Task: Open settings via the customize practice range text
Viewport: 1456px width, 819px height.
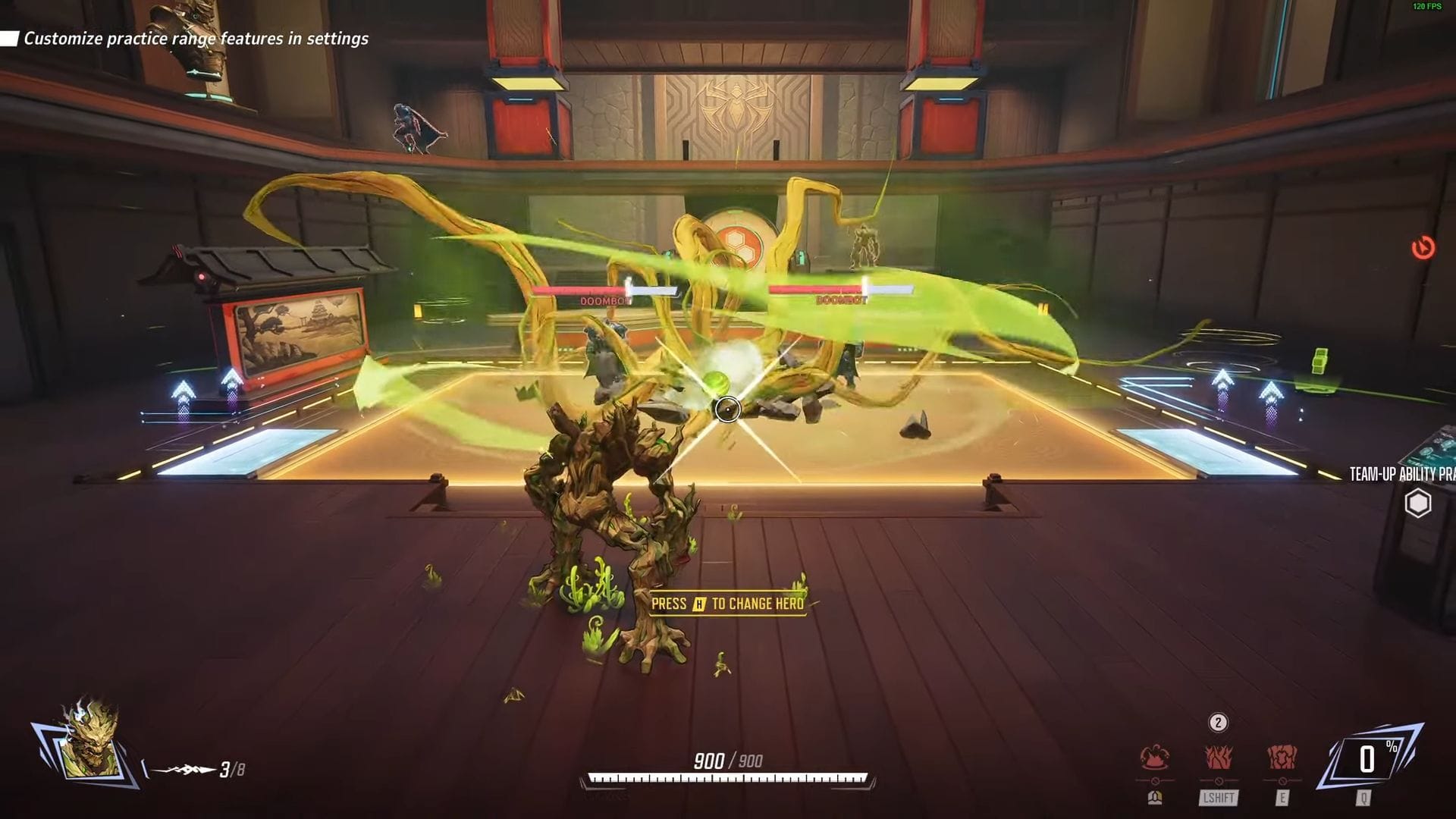Action: coord(196,37)
